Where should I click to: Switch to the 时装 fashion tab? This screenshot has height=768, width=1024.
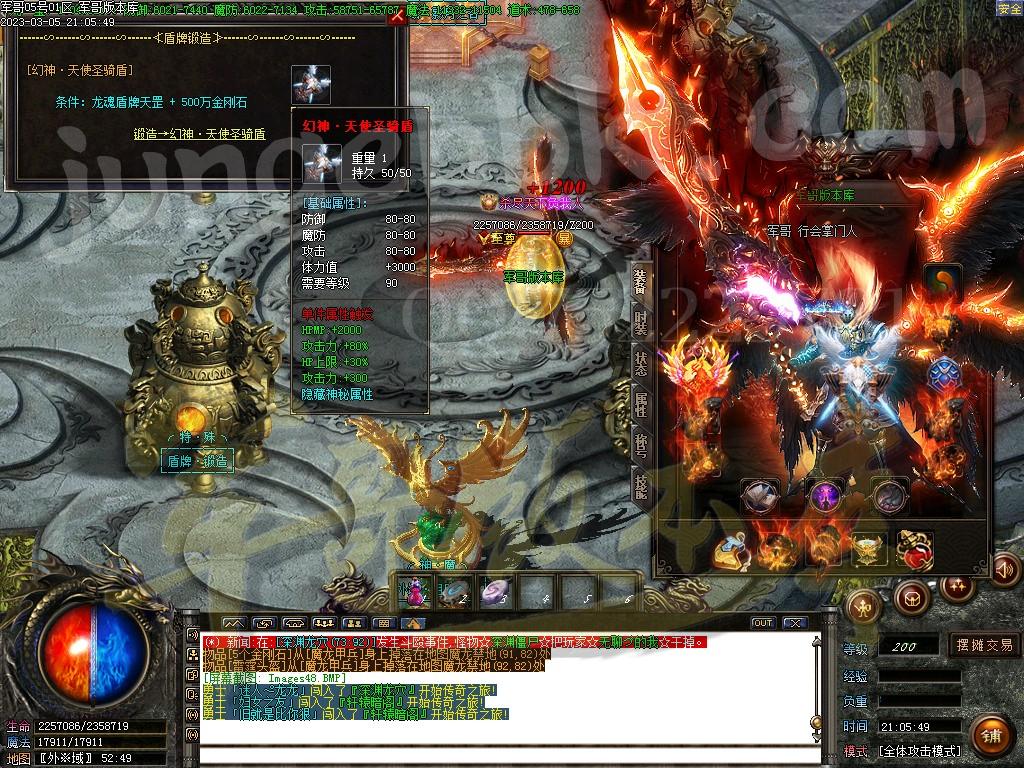[x=641, y=324]
